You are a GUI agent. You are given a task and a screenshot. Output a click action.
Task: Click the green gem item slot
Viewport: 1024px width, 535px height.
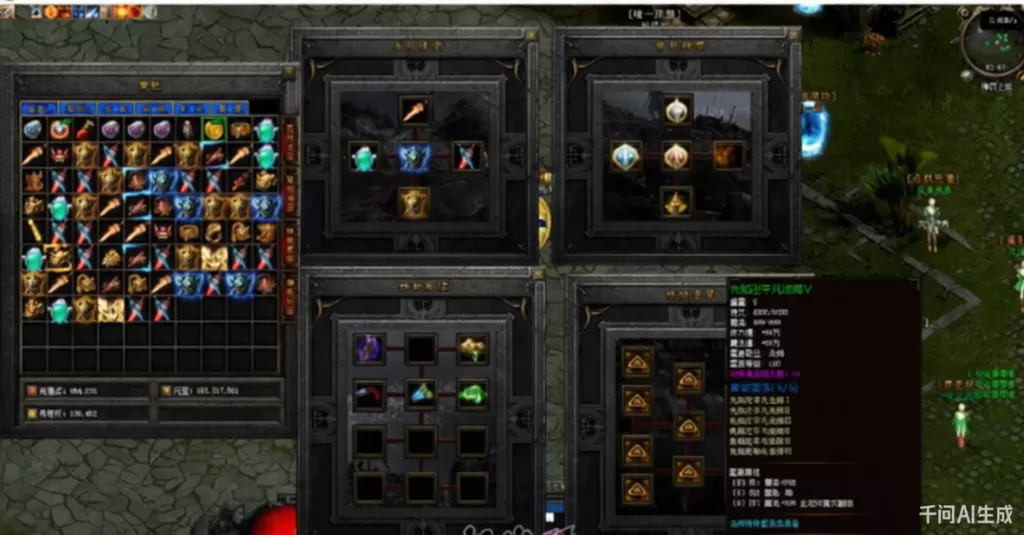[x=472, y=393]
